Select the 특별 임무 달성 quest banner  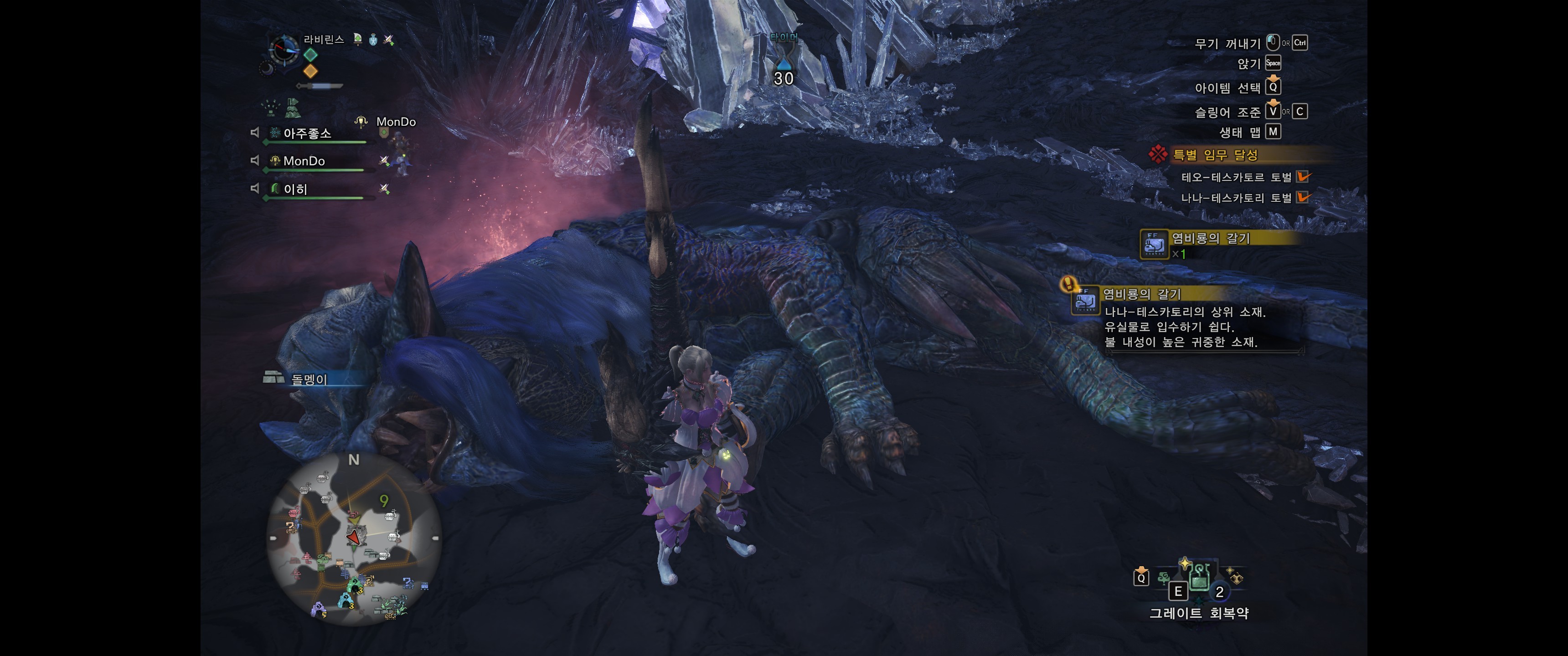tap(1214, 155)
